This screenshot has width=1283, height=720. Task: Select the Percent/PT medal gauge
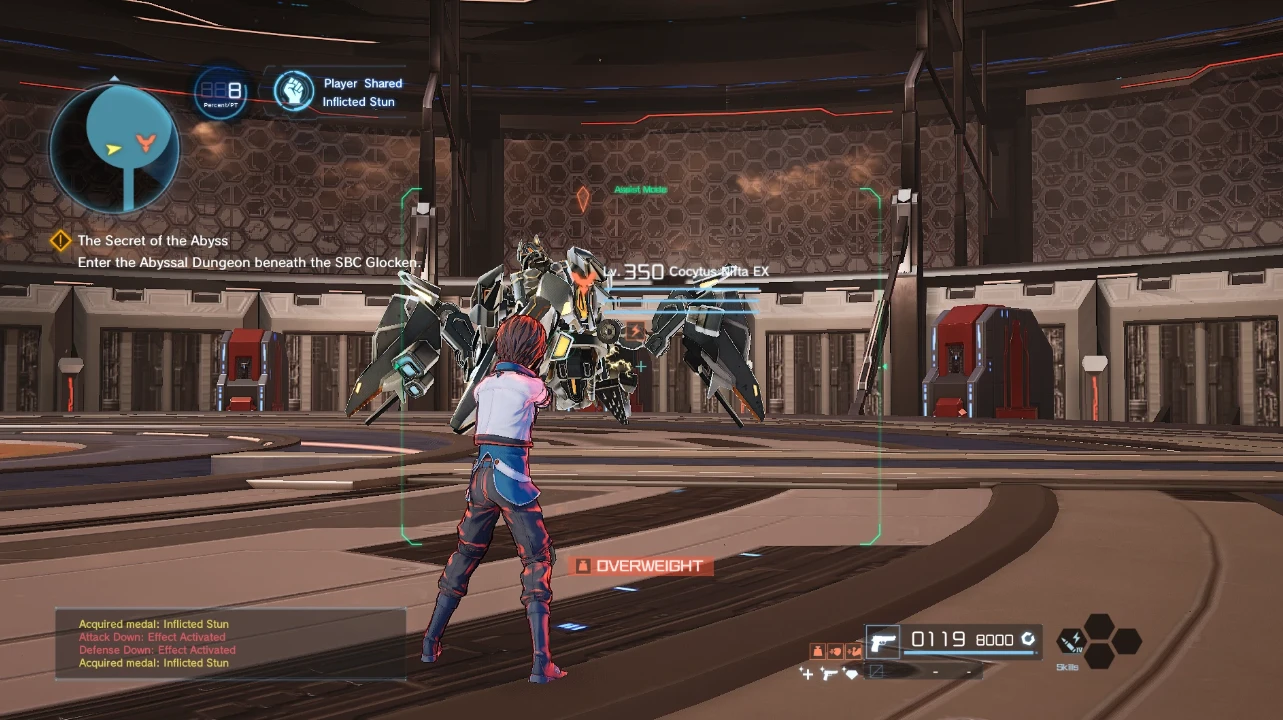coord(221,93)
